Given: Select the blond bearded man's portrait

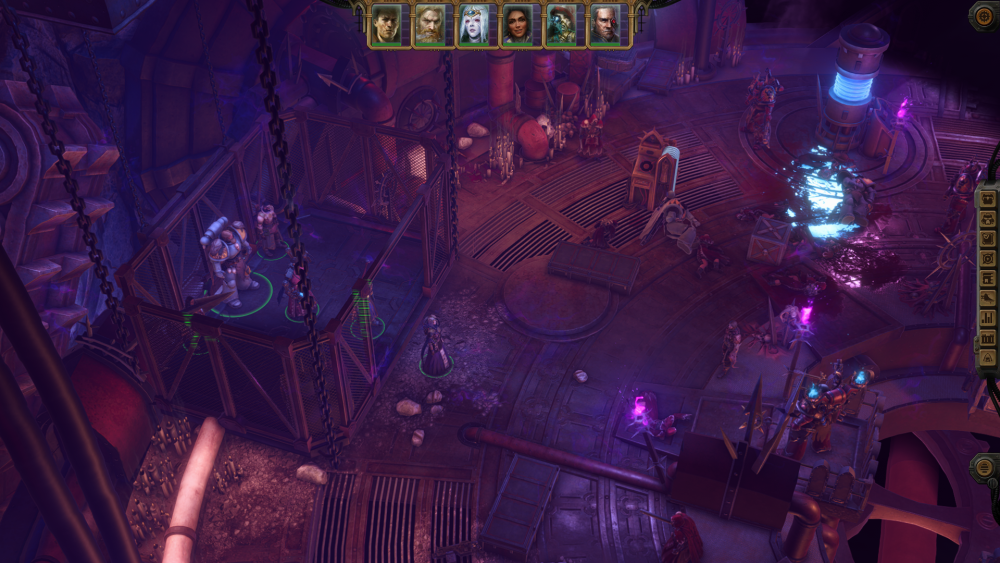Looking at the screenshot, I should pyautogui.click(x=429, y=25).
